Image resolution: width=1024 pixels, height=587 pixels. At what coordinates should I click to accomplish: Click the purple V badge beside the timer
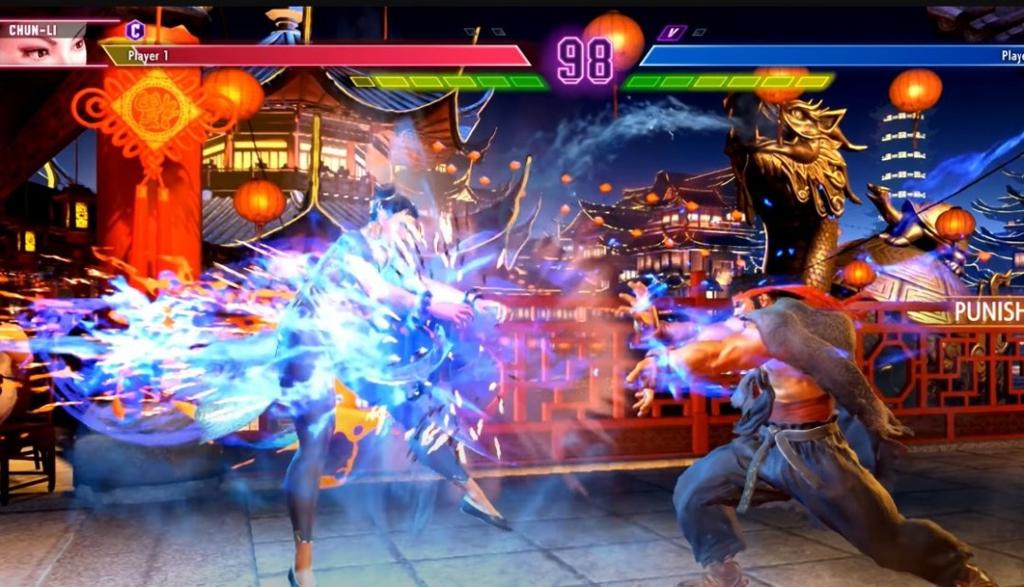click(x=671, y=33)
